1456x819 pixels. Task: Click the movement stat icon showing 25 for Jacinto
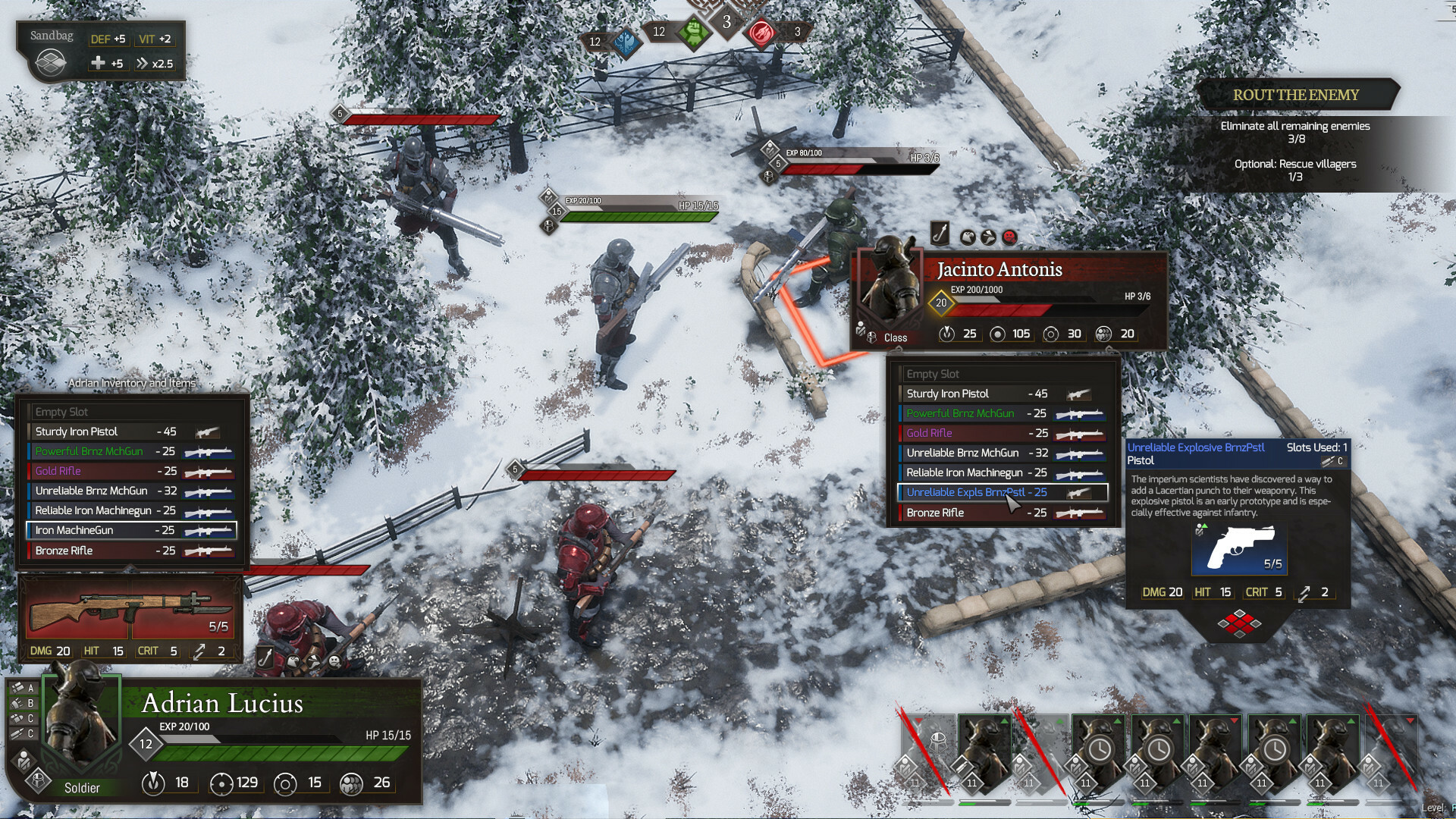[946, 334]
